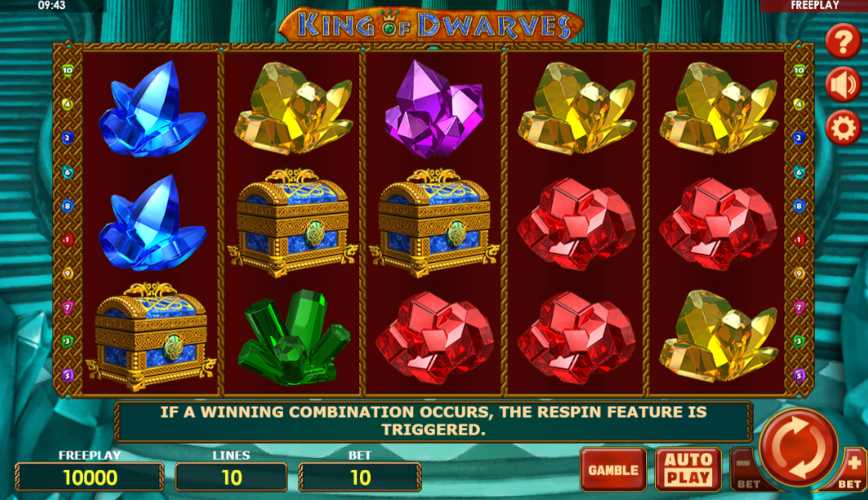Open the help question mark
The height and width of the screenshot is (500, 868).
click(x=843, y=42)
